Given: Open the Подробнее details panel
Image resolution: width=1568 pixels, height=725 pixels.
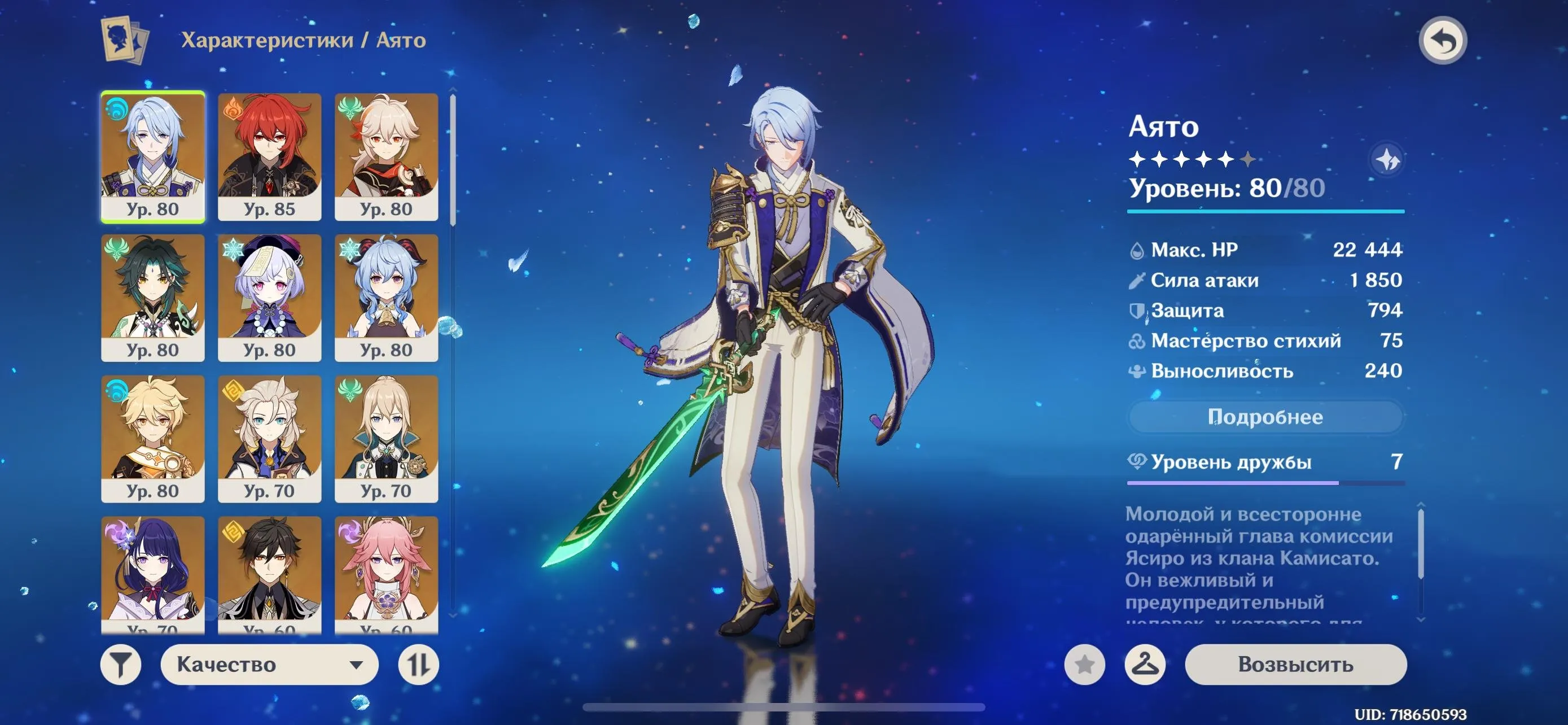Looking at the screenshot, I should coord(1265,417).
